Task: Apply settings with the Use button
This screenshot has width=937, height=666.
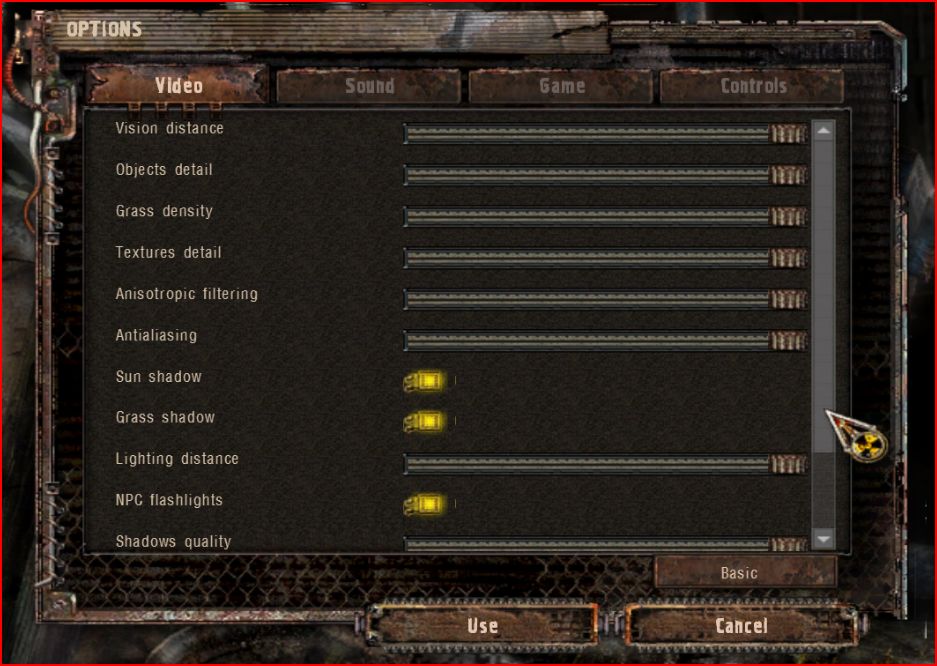Action: click(482, 626)
